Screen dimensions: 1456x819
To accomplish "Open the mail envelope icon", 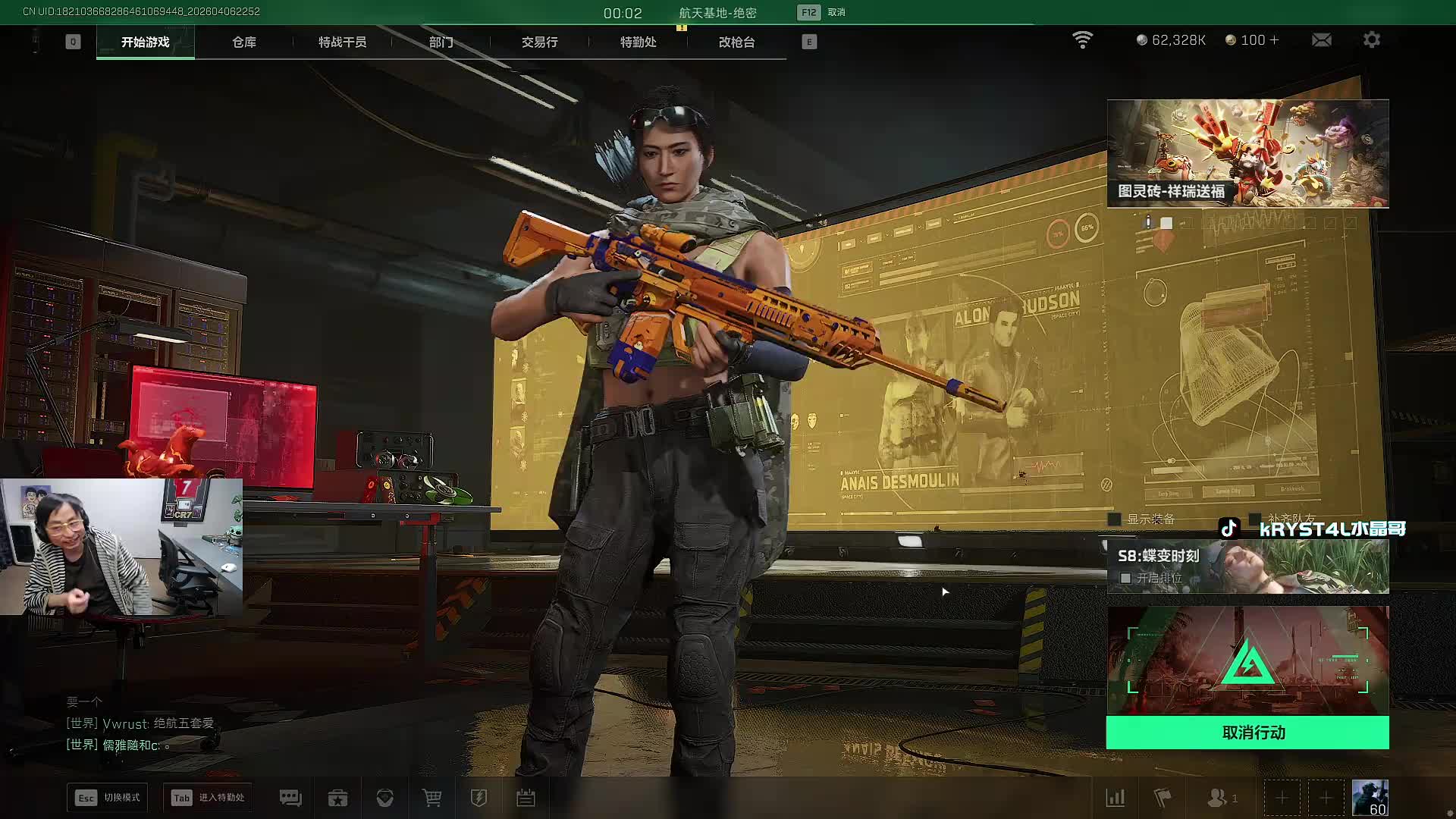I will [1321, 39].
